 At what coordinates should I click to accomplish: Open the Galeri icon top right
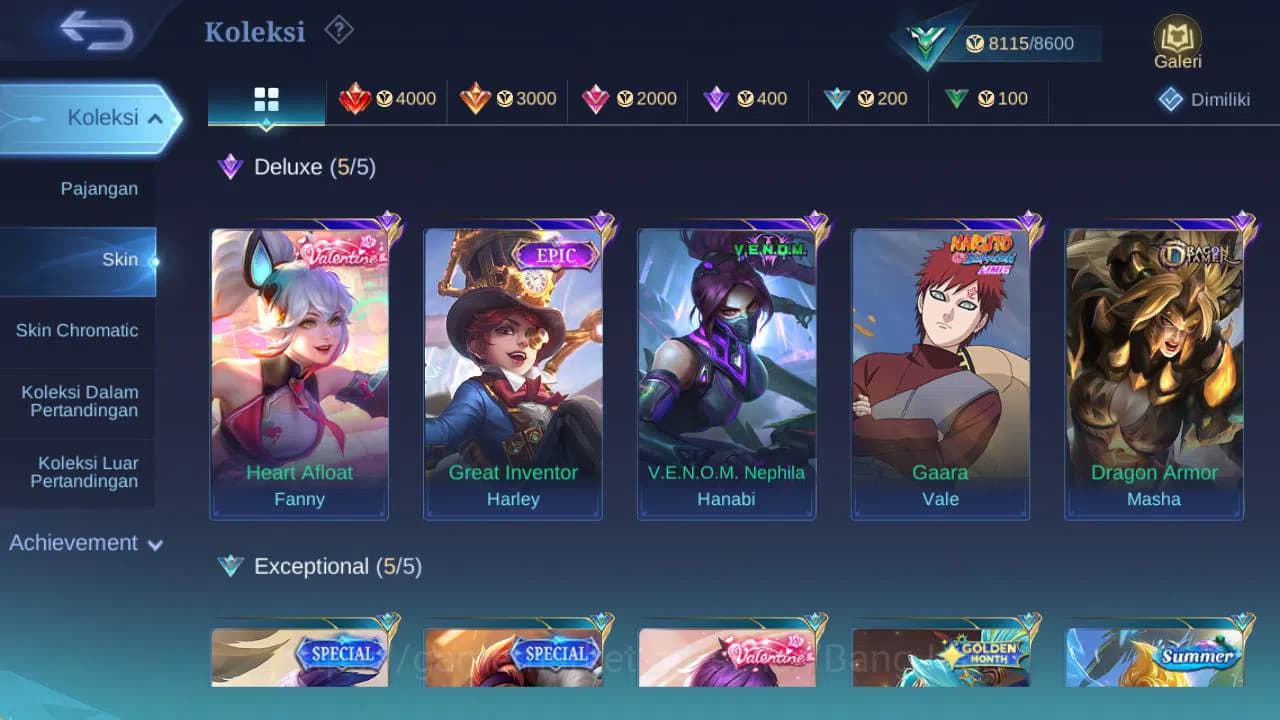point(1176,40)
